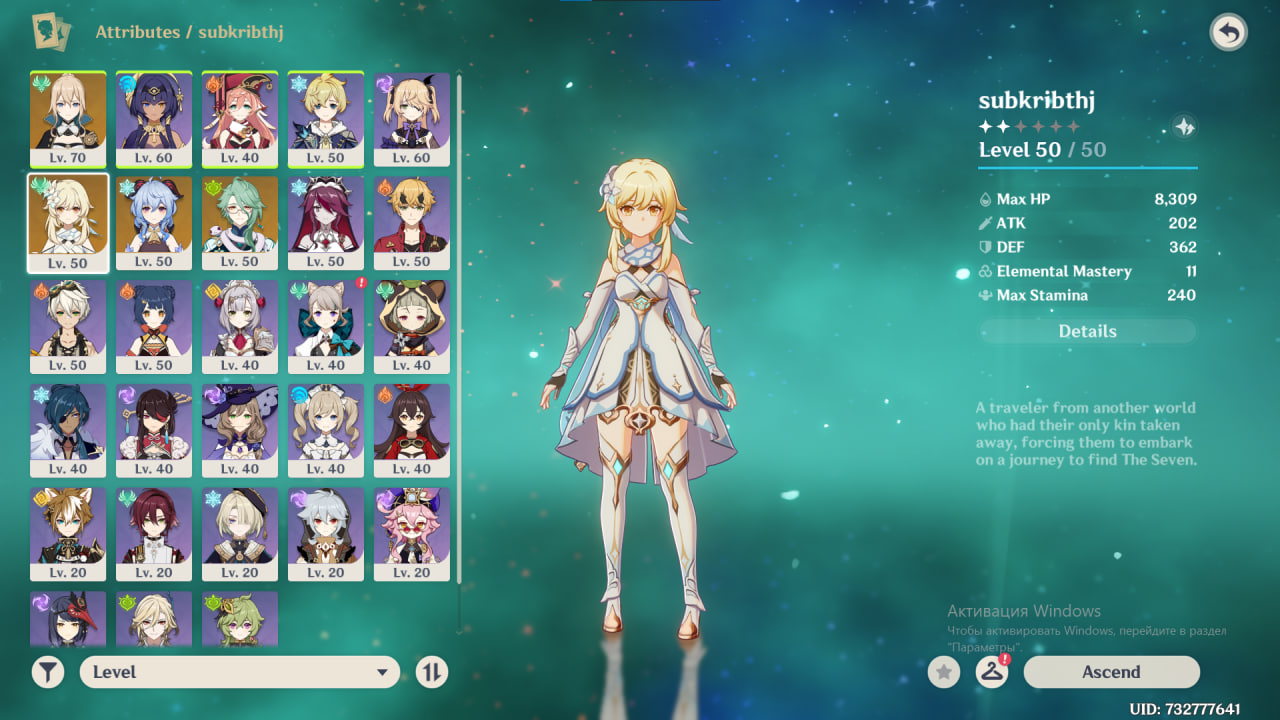1280x720 pixels.
Task: Click the sparkle icon beside the star rating
Action: point(1184,127)
